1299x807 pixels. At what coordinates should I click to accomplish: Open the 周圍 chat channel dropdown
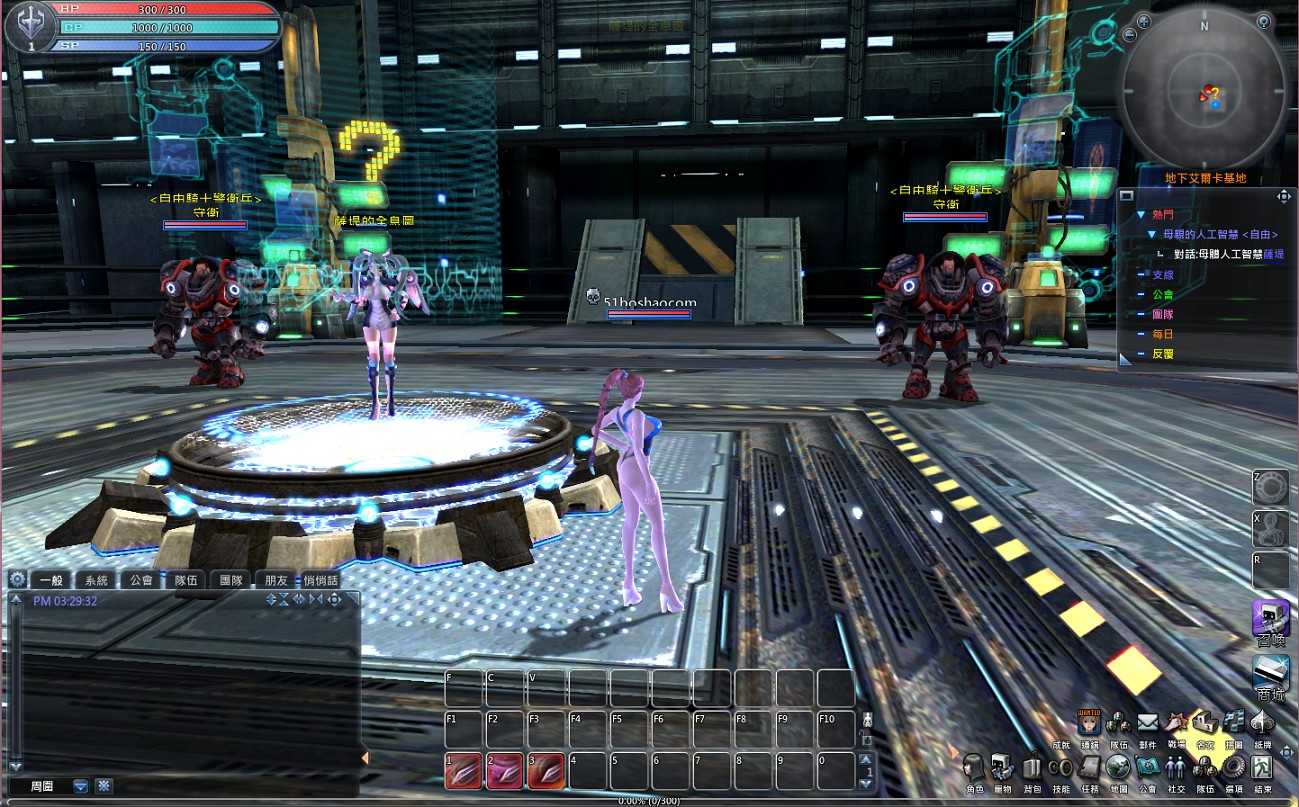point(80,786)
